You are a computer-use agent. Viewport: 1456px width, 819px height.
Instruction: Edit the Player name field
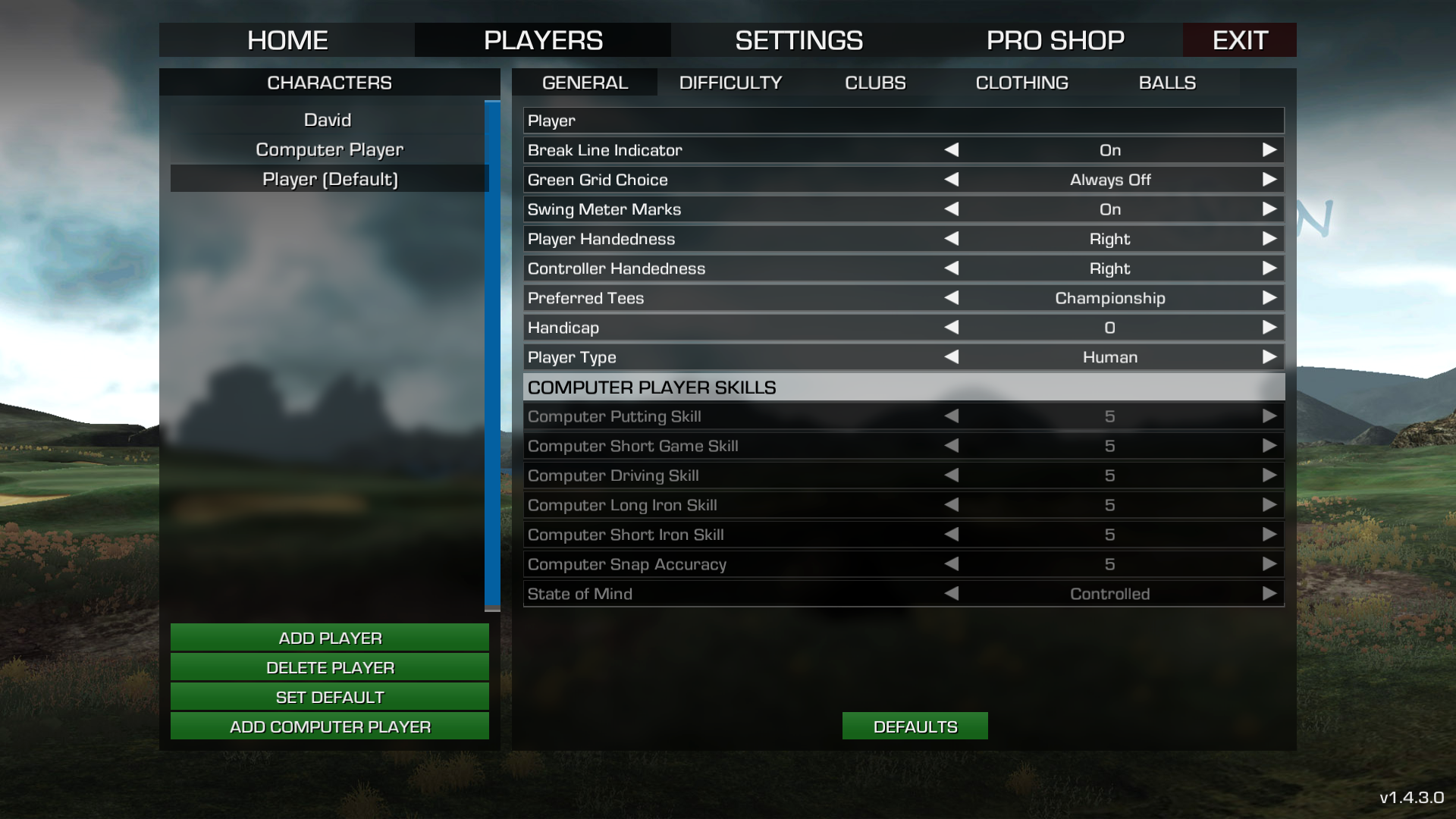point(902,121)
